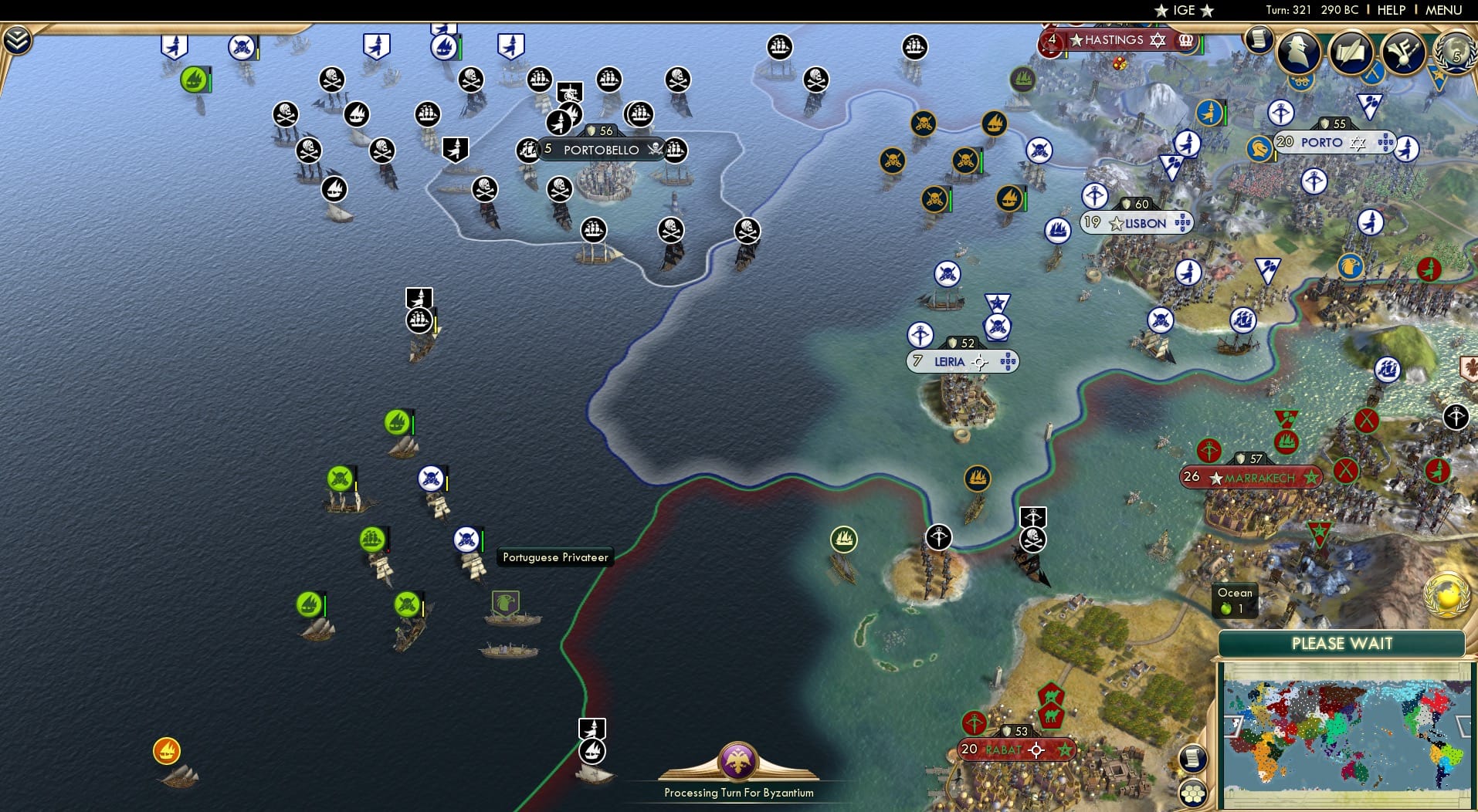Click the Ocean tile yield info box
This screenshot has height=812, width=1478.
tap(1234, 600)
